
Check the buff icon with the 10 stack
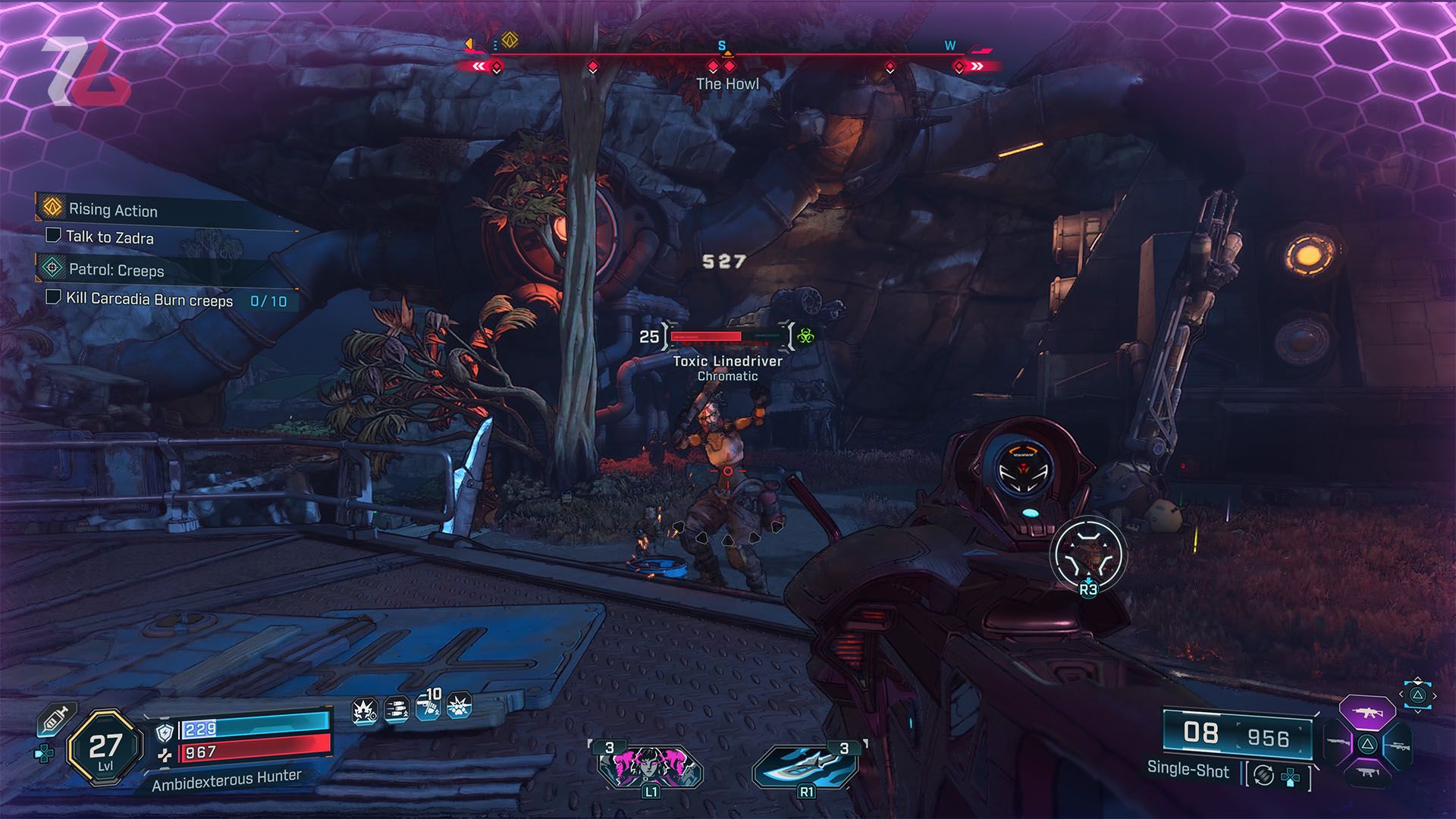(x=428, y=708)
